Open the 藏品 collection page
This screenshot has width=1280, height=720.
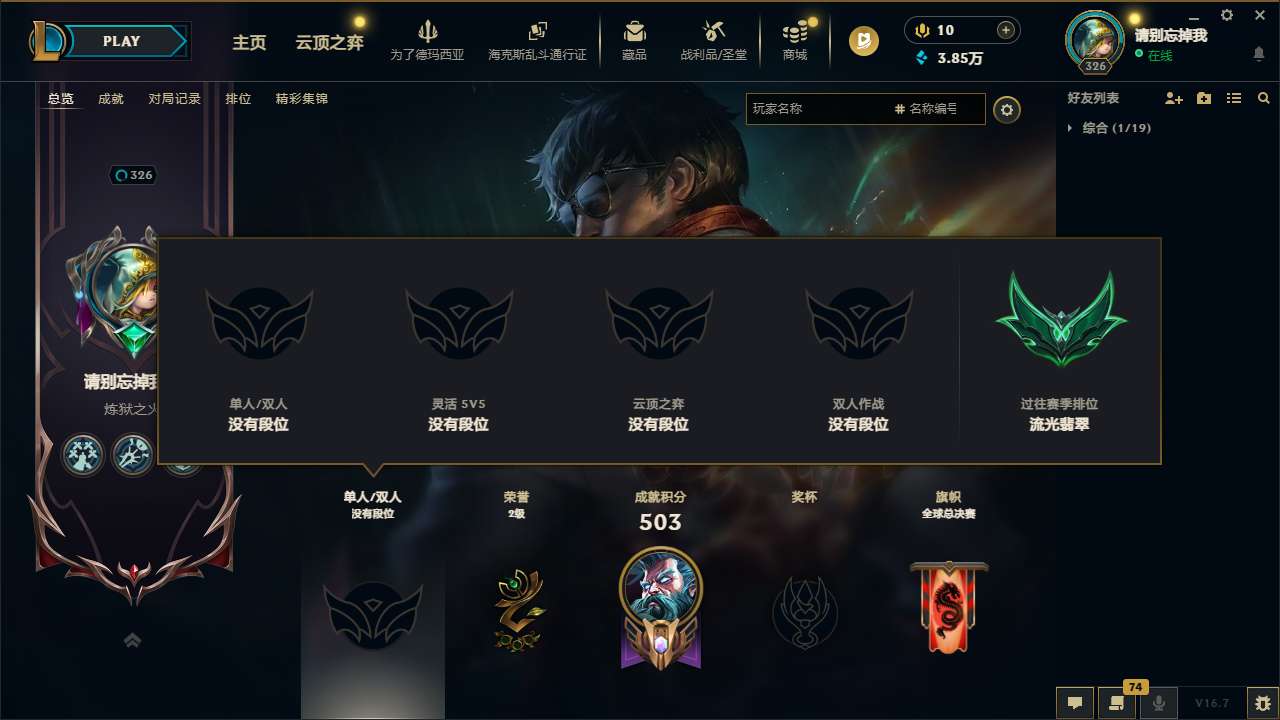[634, 40]
